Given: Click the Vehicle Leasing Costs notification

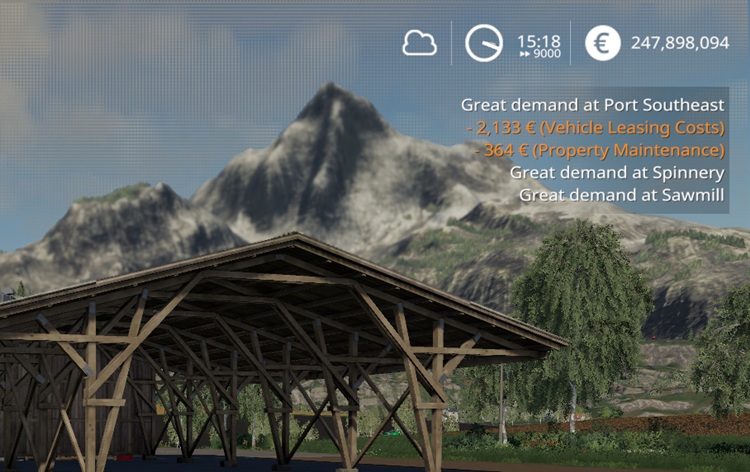Looking at the screenshot, I should pyautogui.click(x=595, y=128).
